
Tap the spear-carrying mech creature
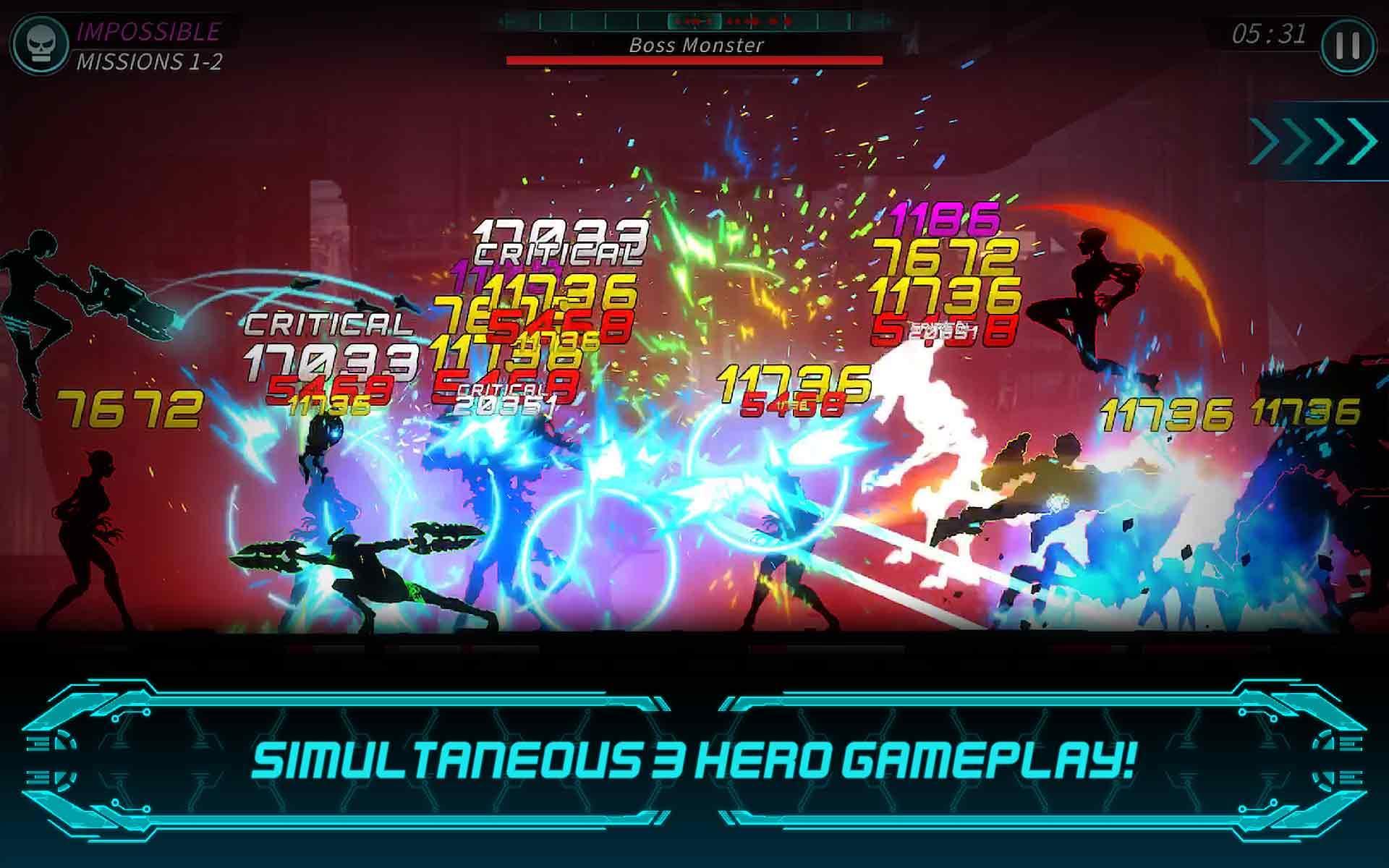coord(362,571)
